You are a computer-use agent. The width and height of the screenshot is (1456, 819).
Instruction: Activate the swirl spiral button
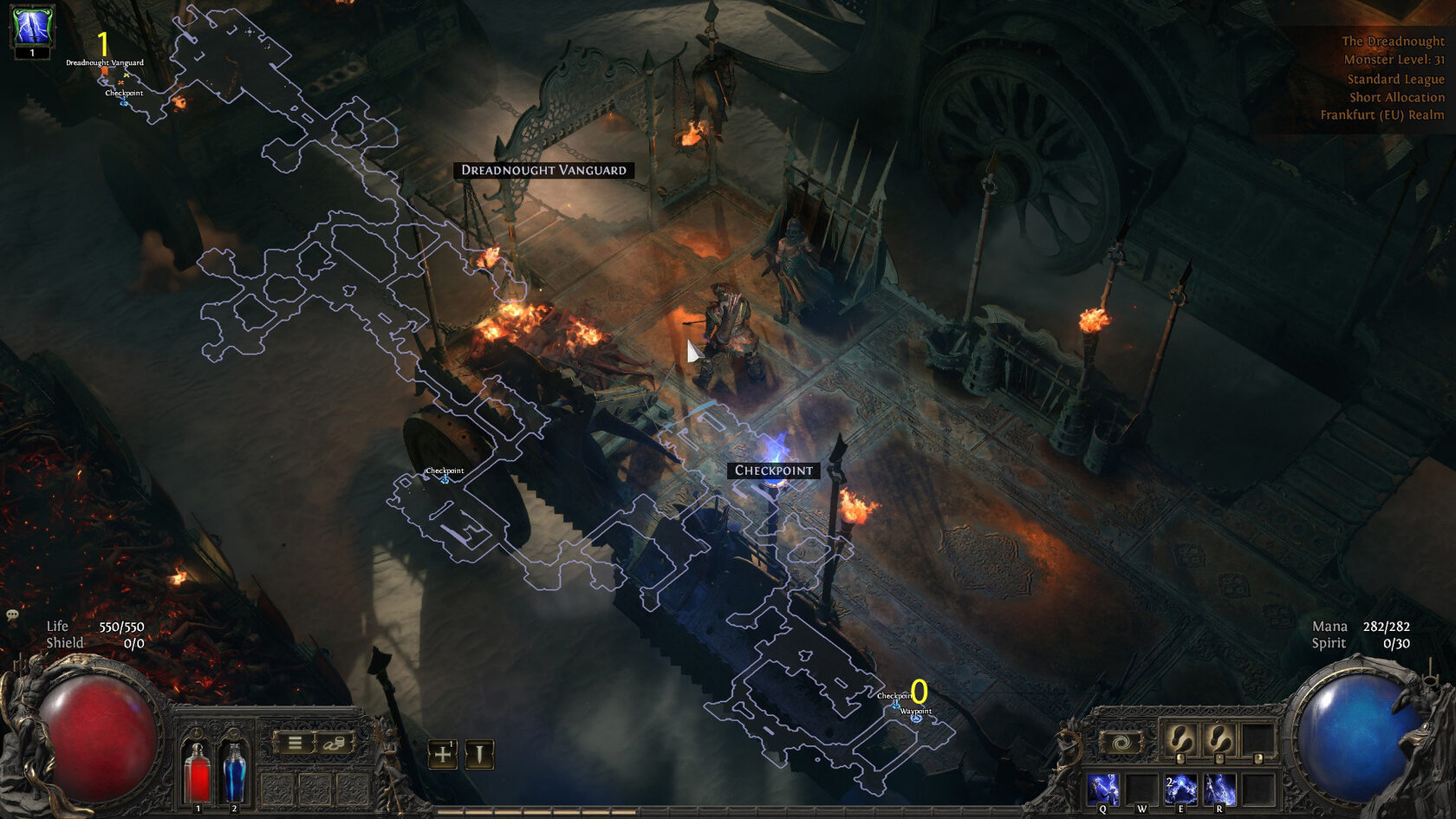coord(1121,743)
